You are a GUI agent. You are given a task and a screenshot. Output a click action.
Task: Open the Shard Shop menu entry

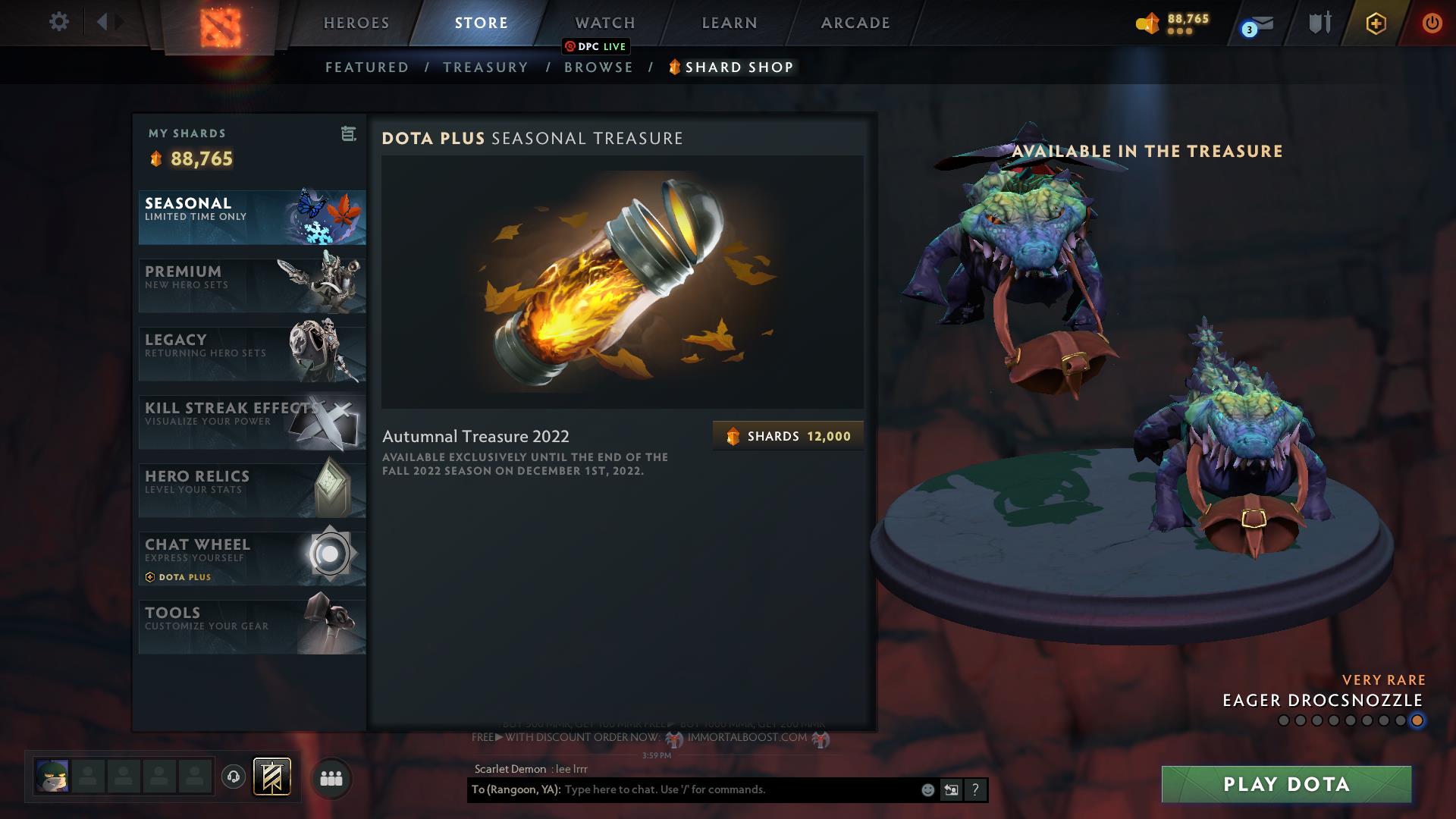[730, 67]
